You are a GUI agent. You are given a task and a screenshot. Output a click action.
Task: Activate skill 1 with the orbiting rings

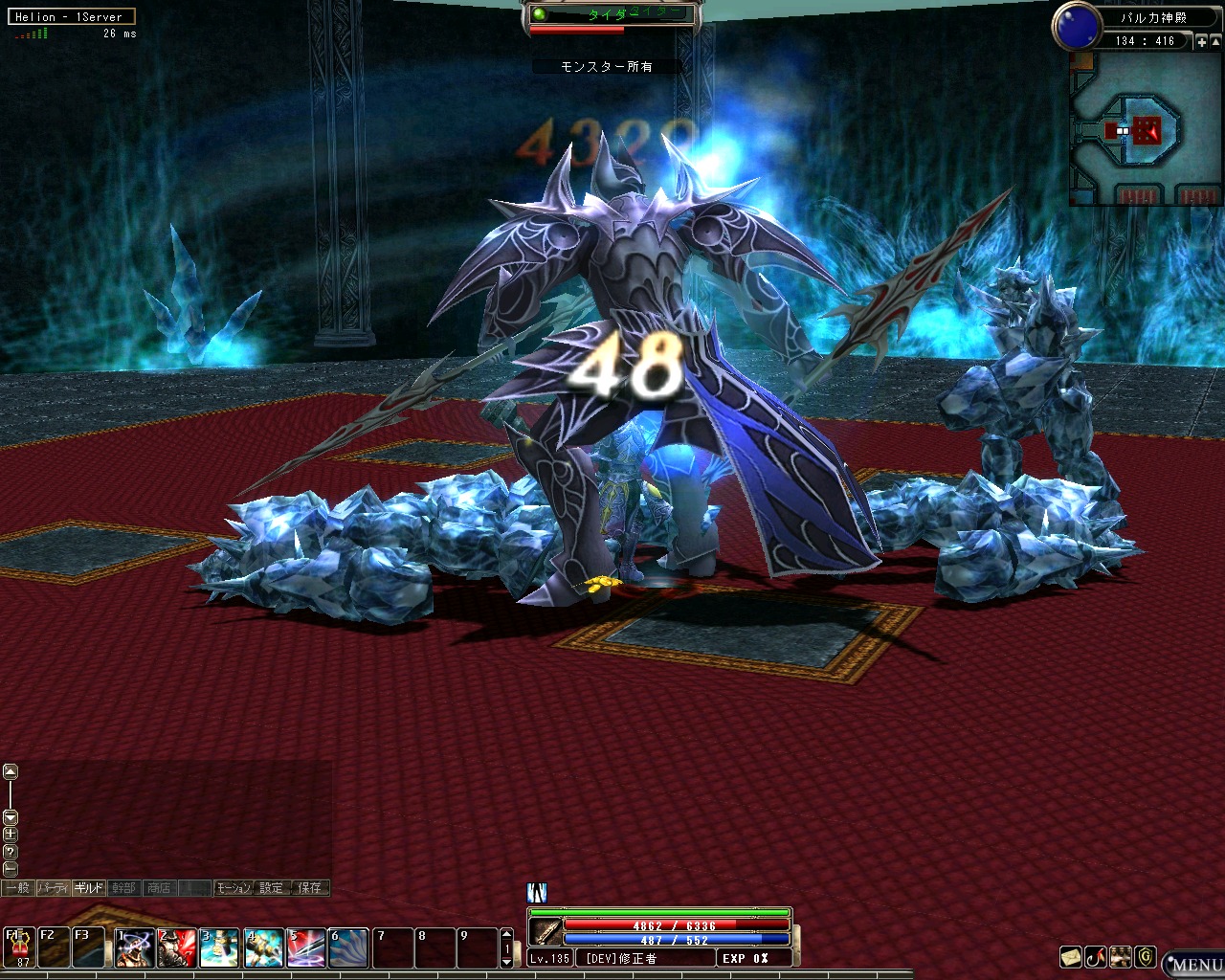click(135, 947)
